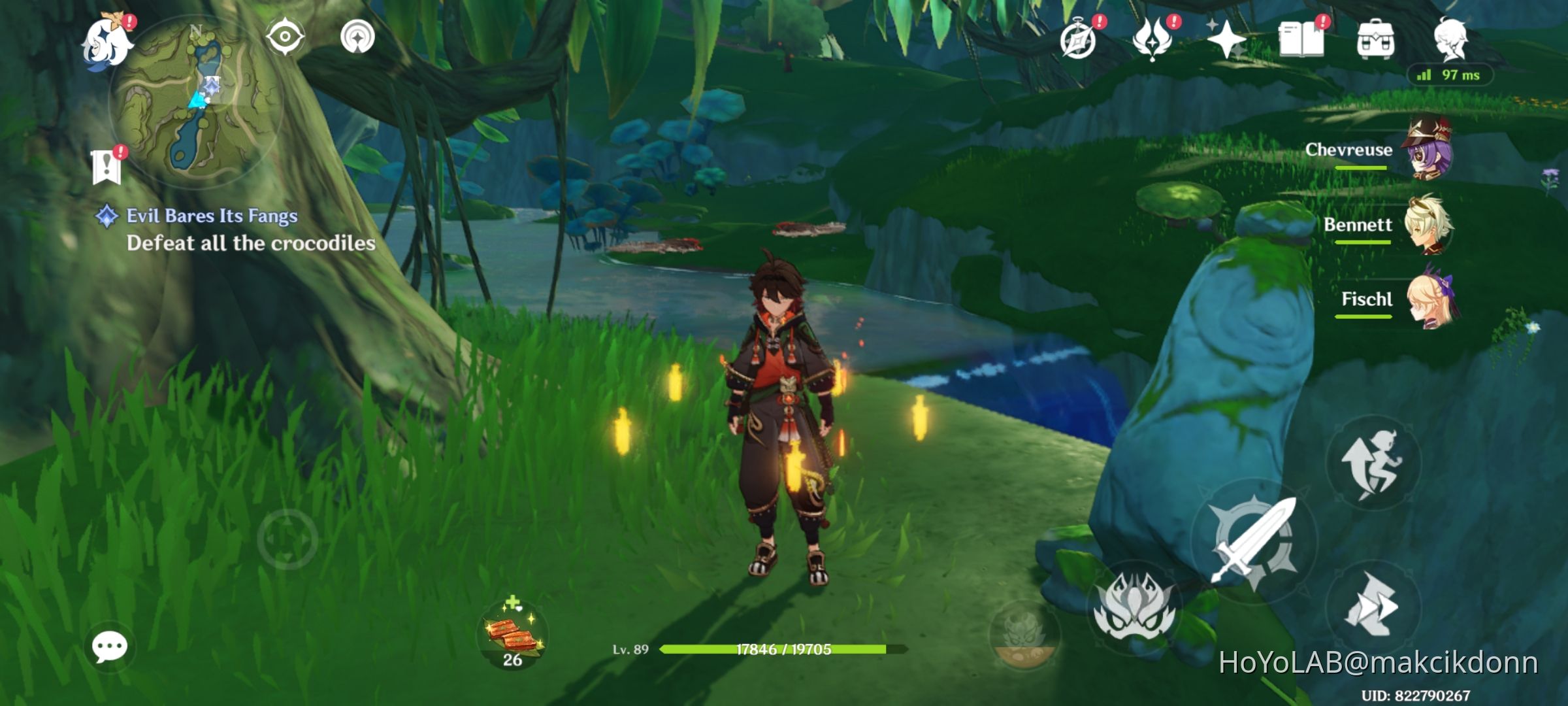Open the Paimon menu
The width and height of the screenshot is (1568, 706).
point(106,41)
